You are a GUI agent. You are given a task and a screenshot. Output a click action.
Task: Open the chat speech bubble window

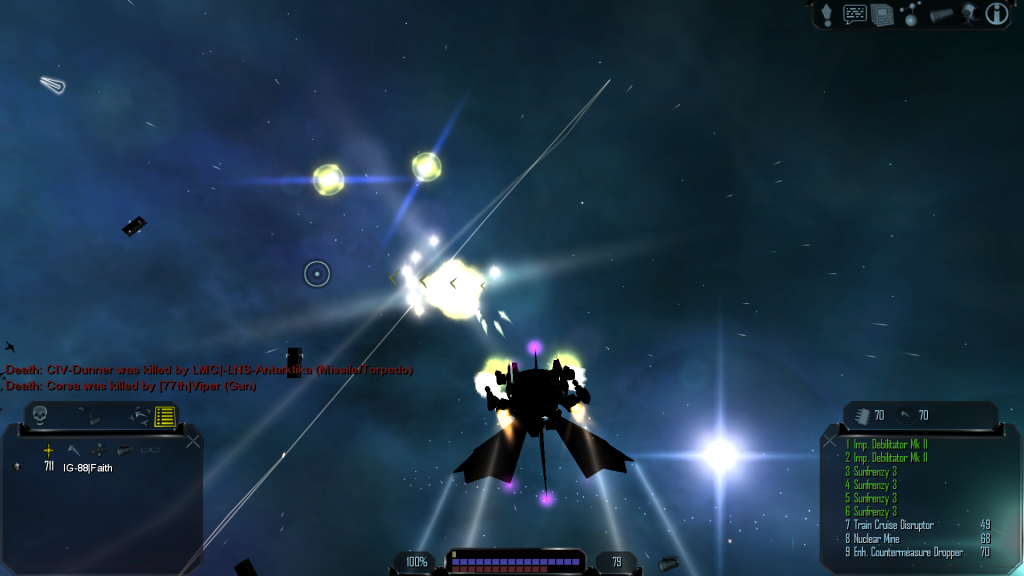pyautogui.click(x=855, y=14)
